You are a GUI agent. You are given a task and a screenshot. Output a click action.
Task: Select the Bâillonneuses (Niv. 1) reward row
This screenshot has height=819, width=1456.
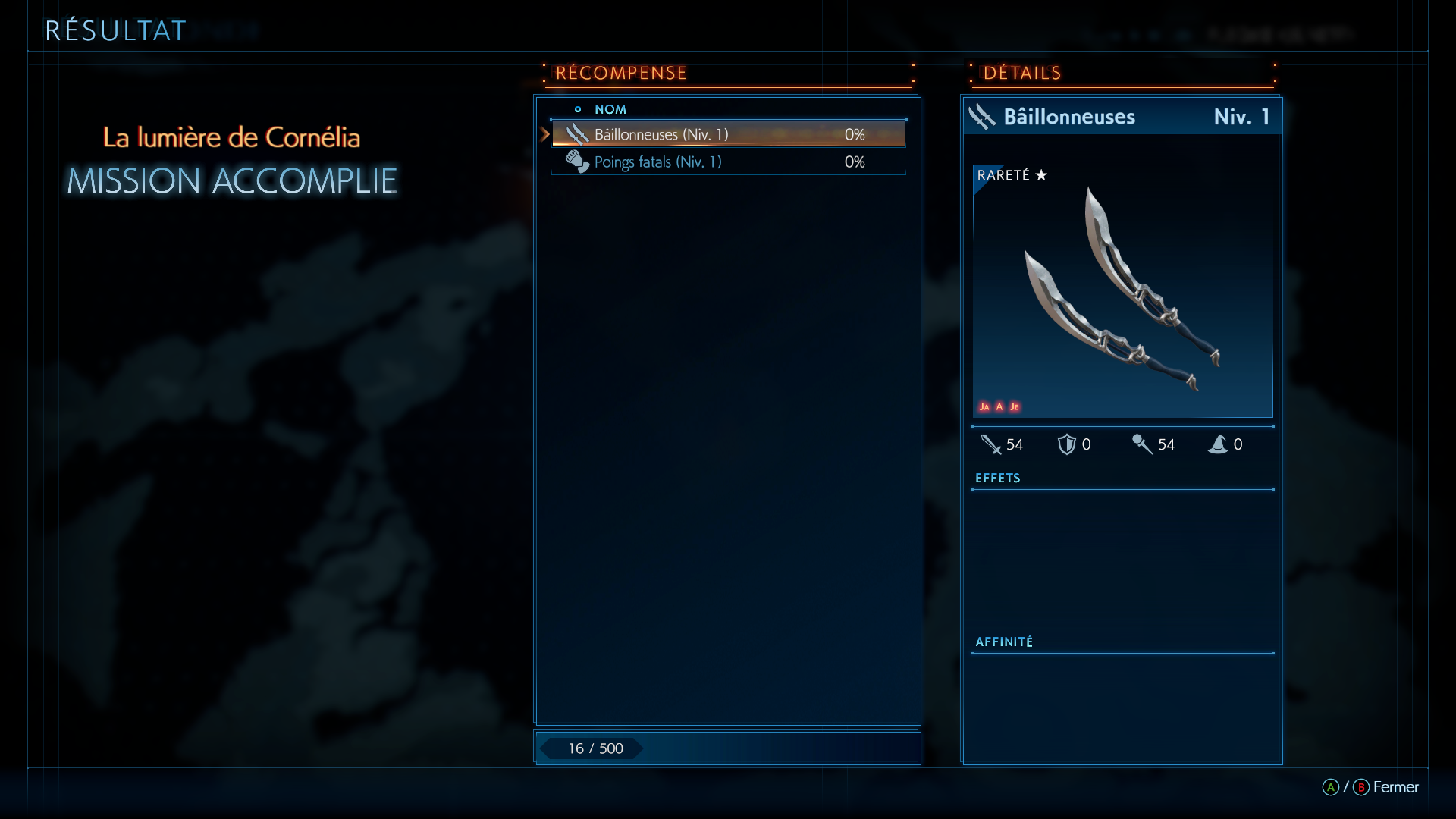[728, 135]
